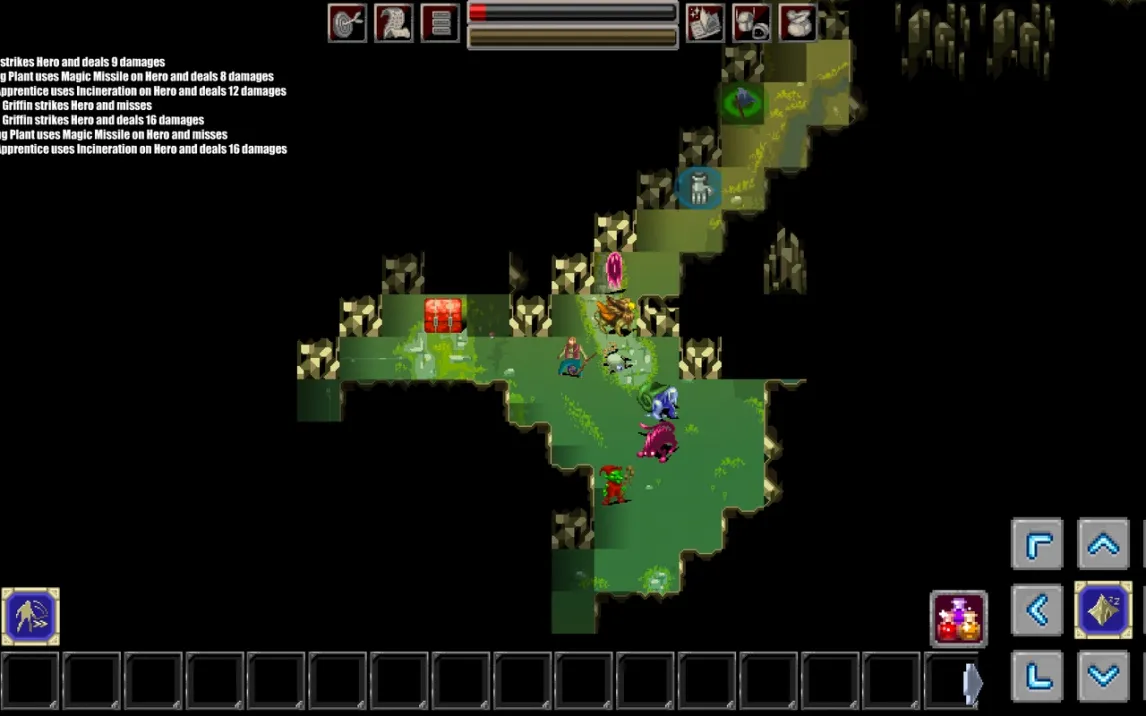1146x716 pixels.
Task: Move diagonally with the up-left corner arrow
Action: pyautogui.click(x=1037, y=545)
